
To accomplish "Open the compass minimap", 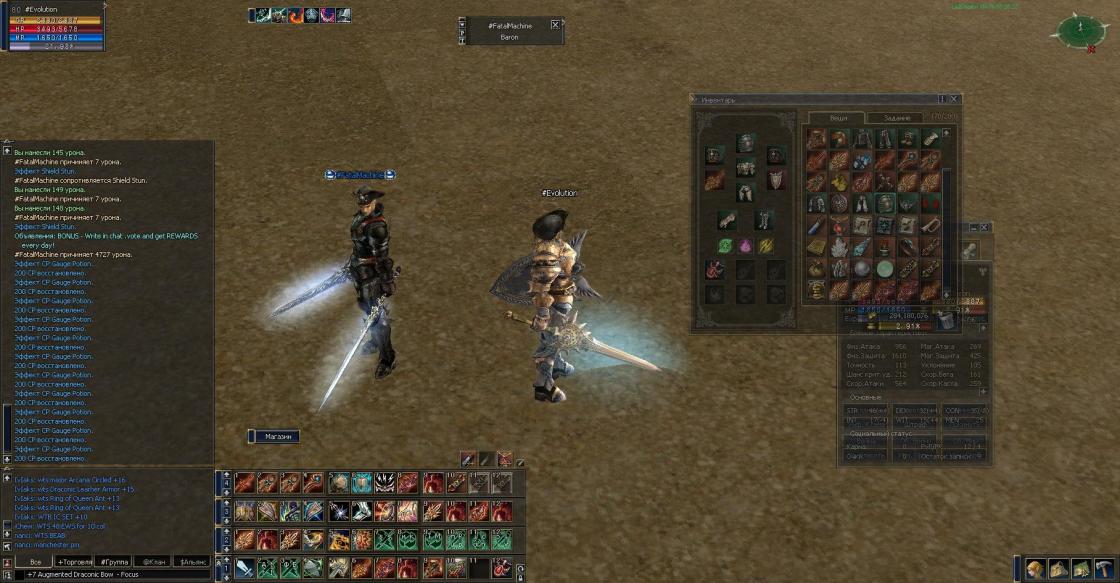I will [1078, 30].
